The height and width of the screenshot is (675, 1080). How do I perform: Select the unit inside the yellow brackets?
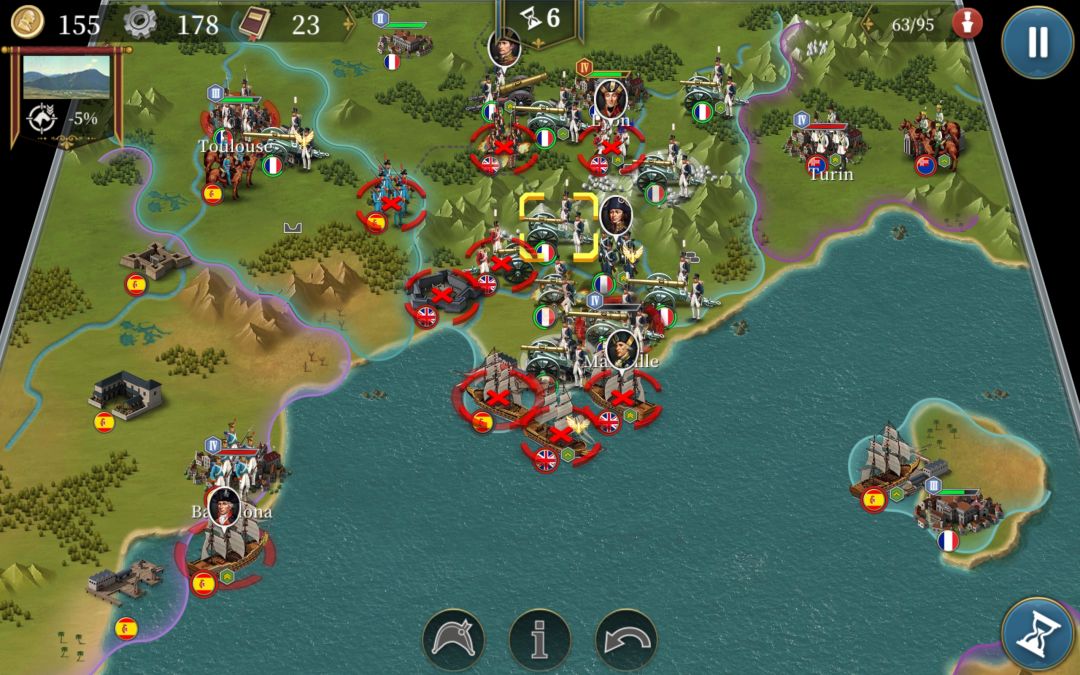pyautogui.click(x=558, y=227)
